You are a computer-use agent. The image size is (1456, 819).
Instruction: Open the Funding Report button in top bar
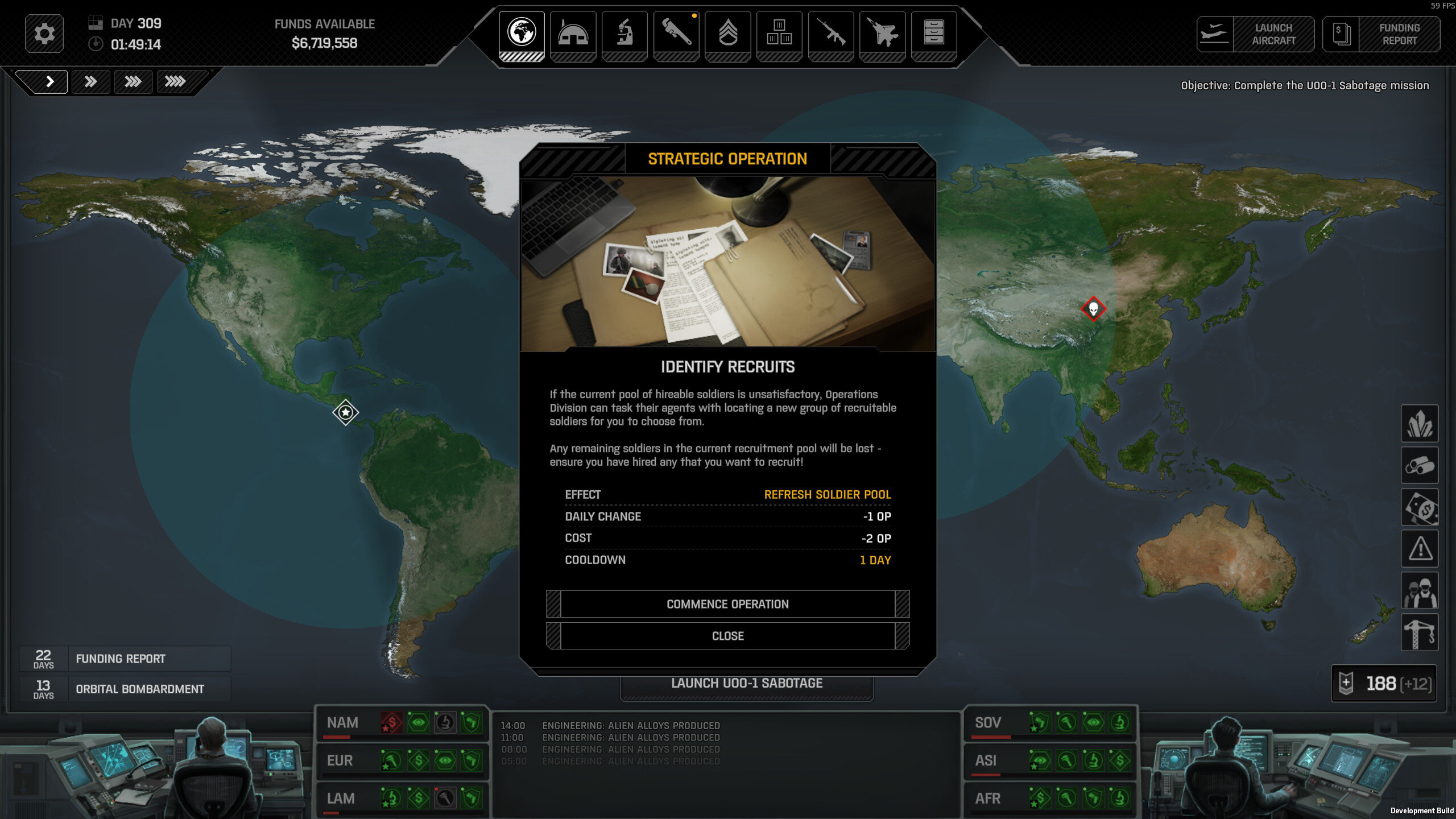click(1381, 34)
